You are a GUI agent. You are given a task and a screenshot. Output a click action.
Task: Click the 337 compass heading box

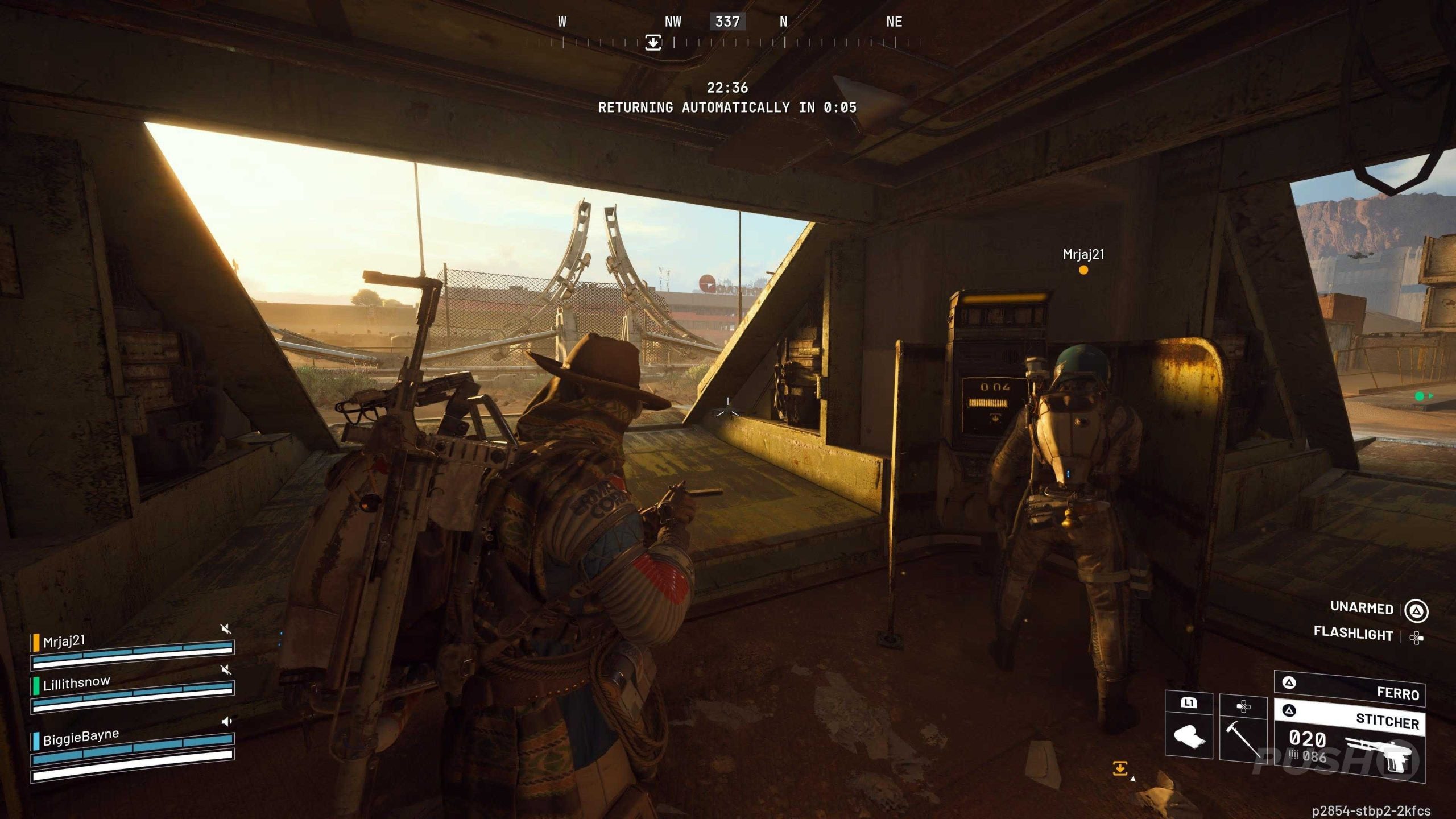tap(727, 22)
